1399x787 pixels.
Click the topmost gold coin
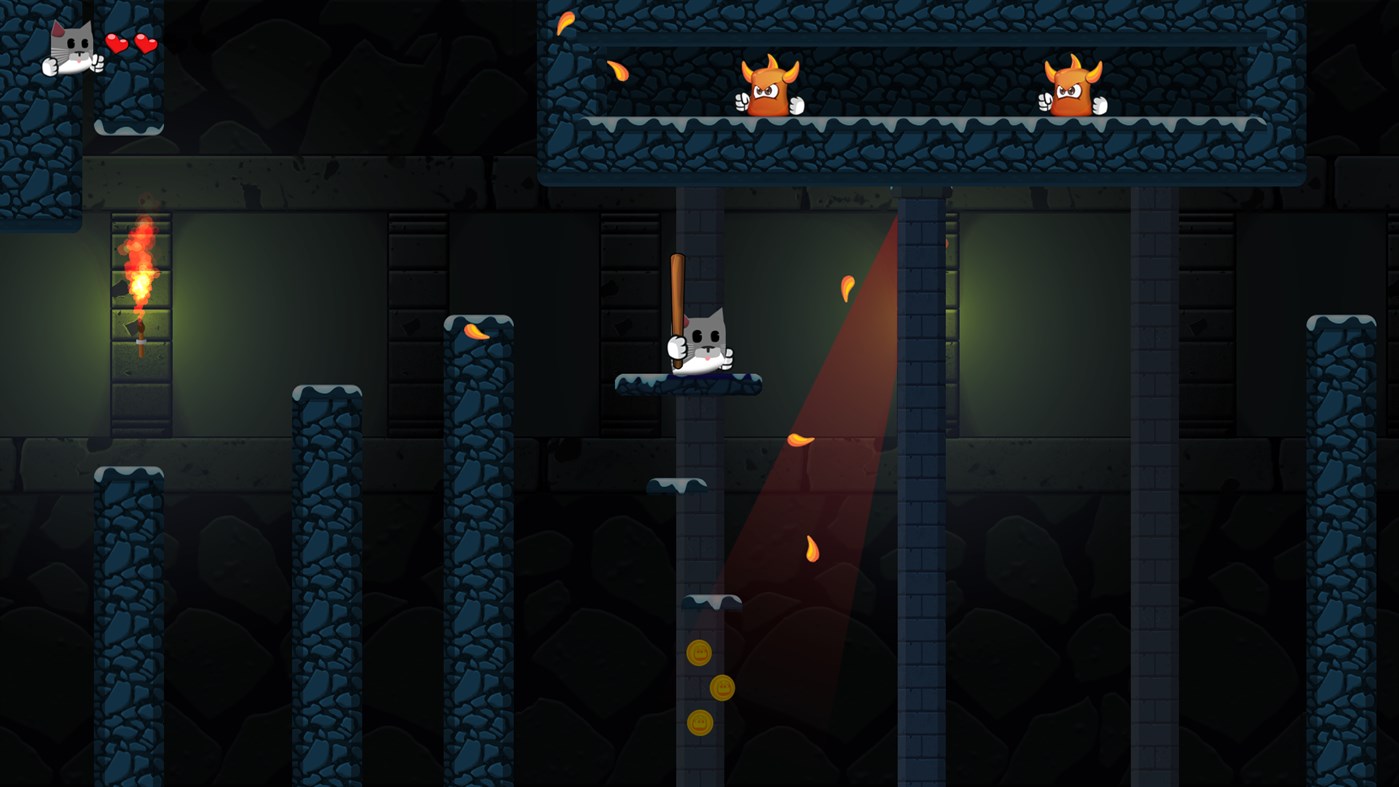pos(700,652)
